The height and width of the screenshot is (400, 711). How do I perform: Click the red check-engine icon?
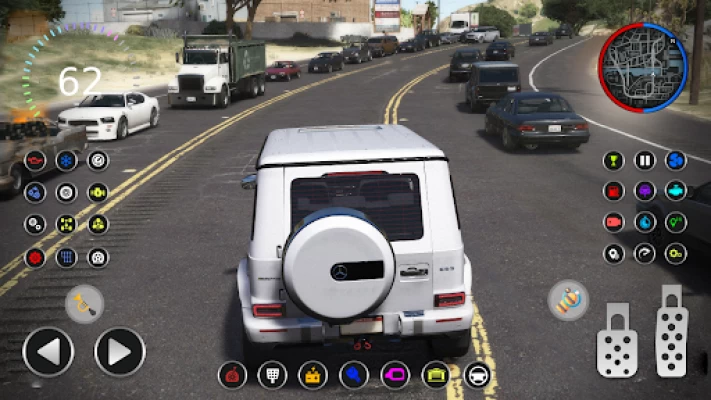pos(35,160)
